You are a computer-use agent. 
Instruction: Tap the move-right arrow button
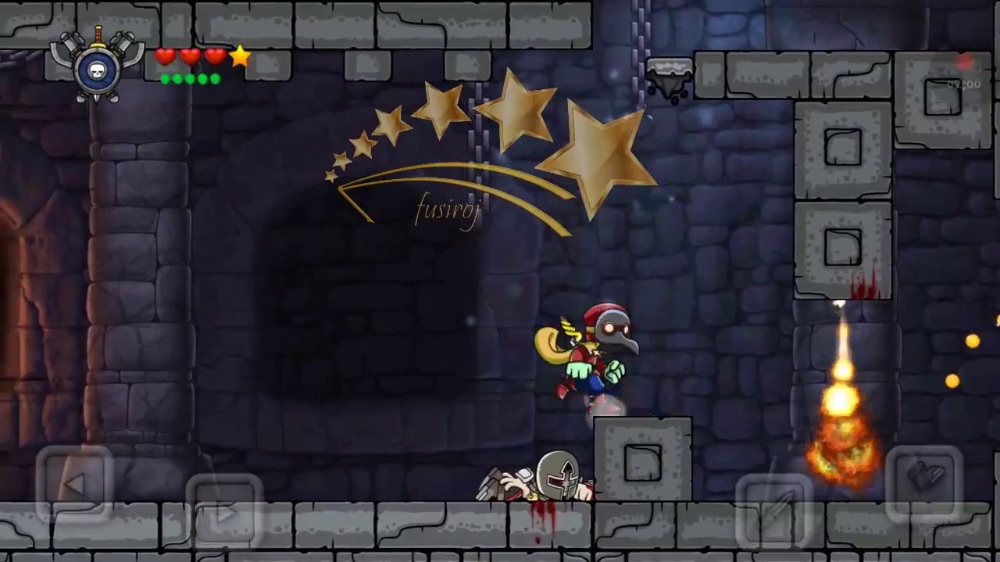pos(224,511)
